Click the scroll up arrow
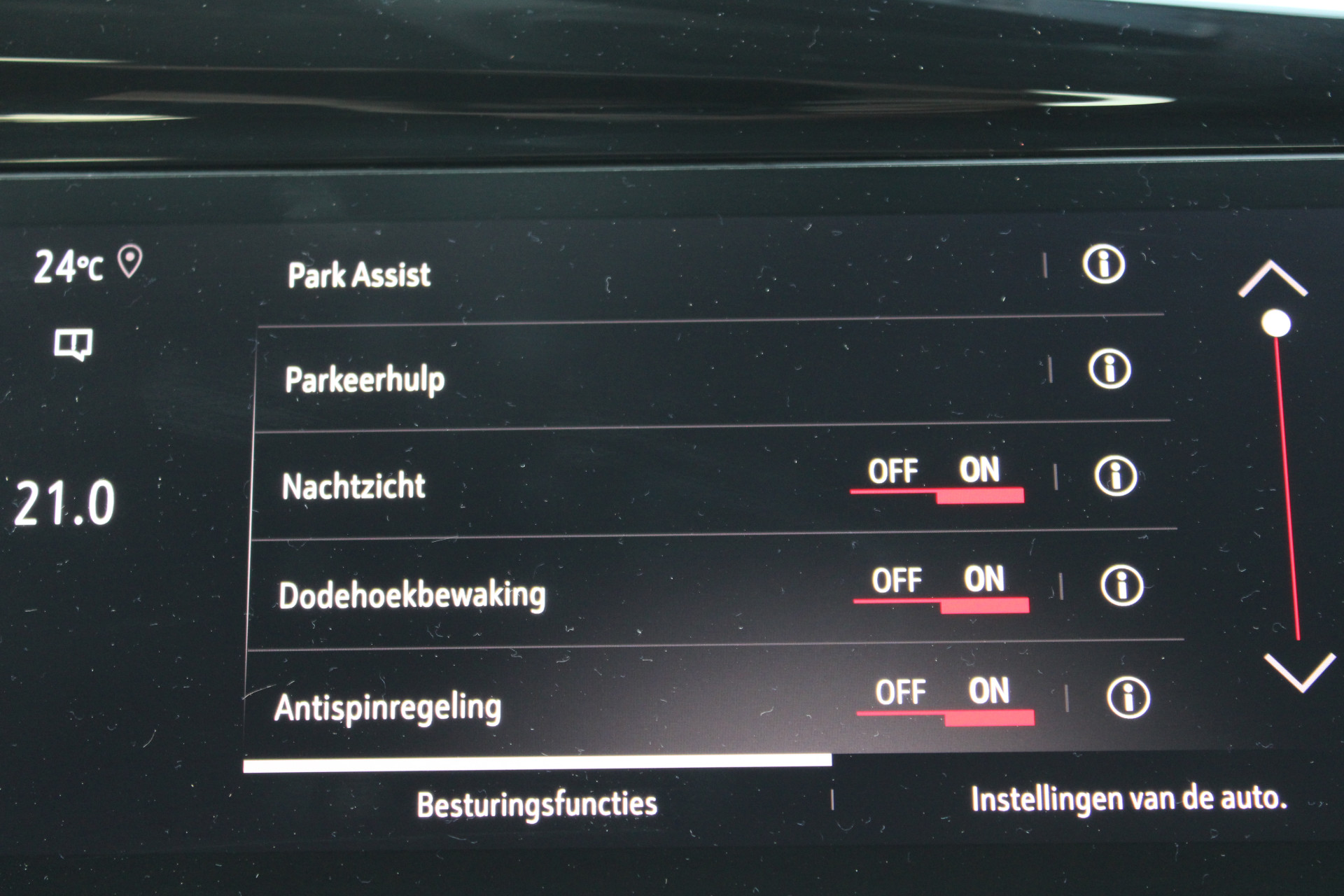1344x896 pixels. 1272,280
